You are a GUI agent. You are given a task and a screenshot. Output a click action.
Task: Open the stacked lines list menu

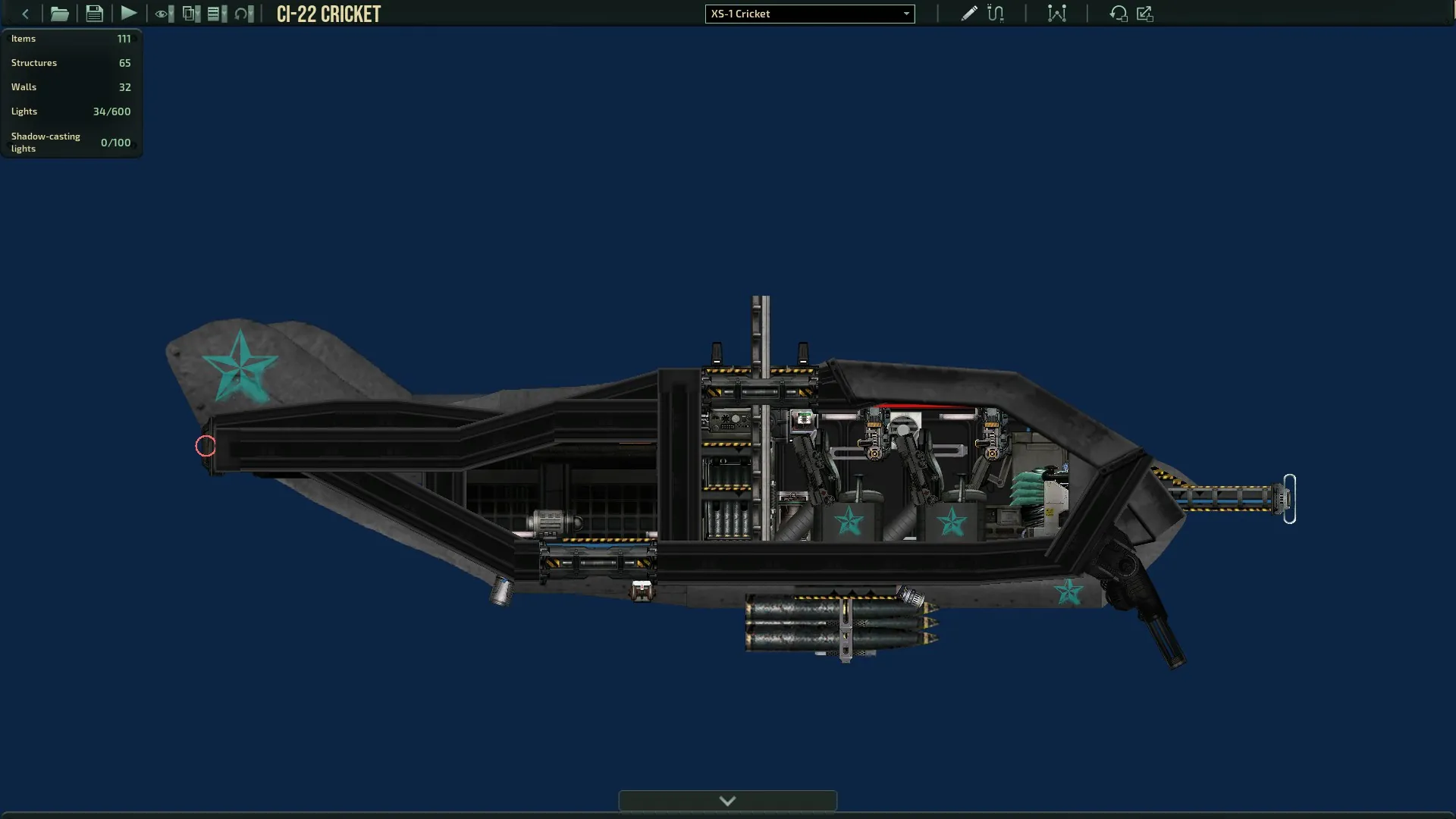tap(217, 14)
